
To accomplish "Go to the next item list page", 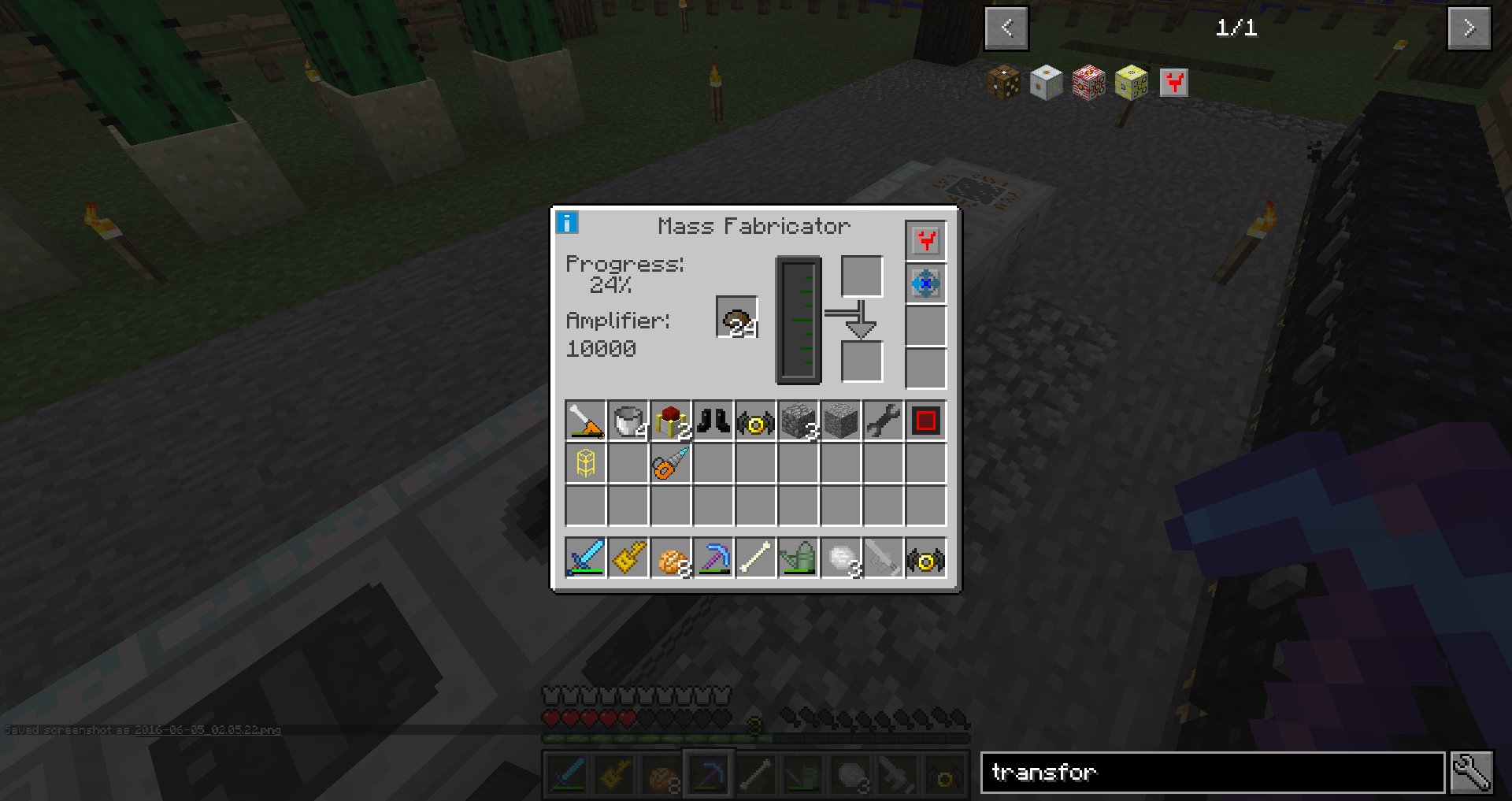I will [x=1469, y=28].
